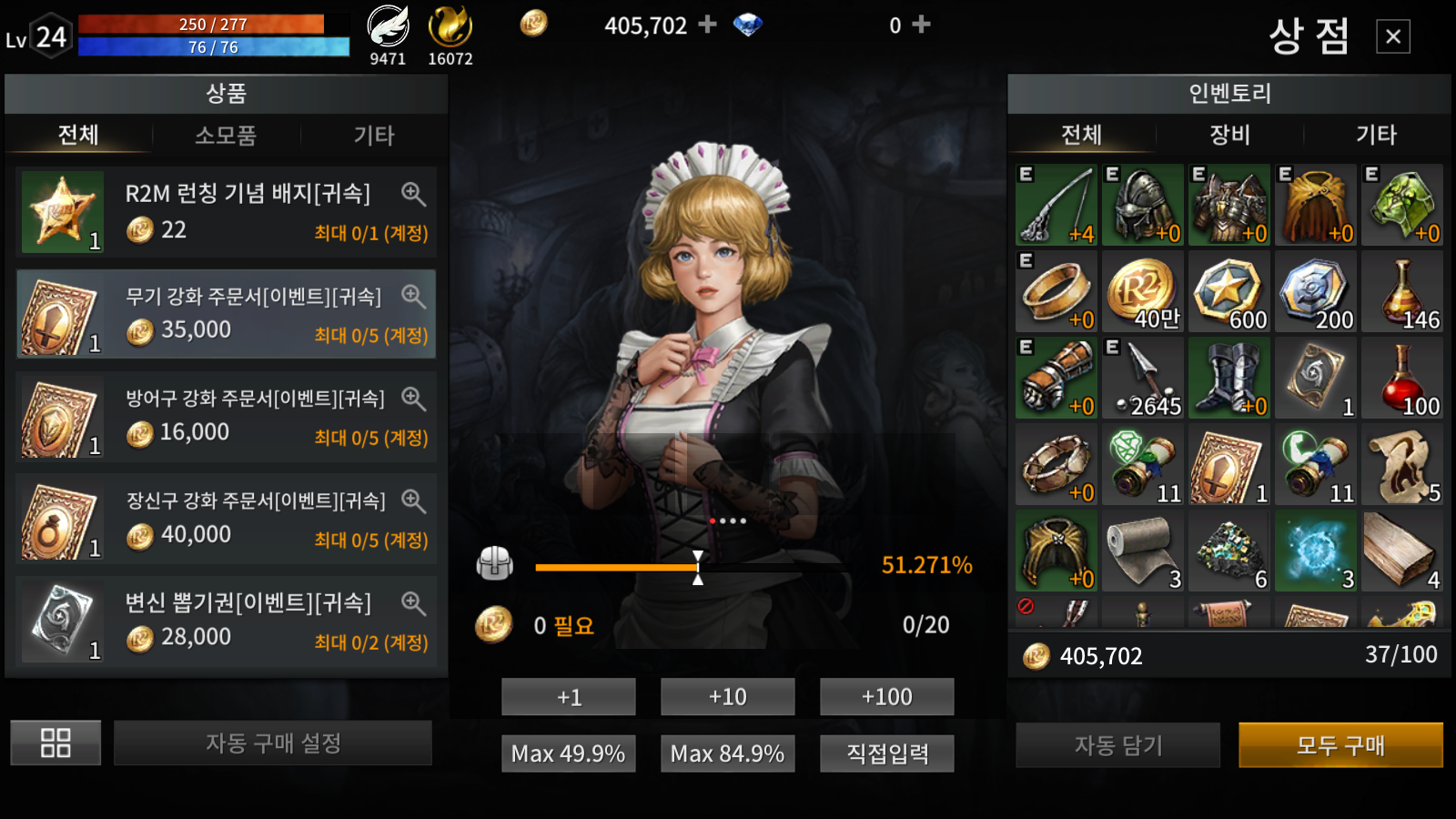Click the Max 49.9% weight button
The image size is (1456, 819).
coord(569,753)
